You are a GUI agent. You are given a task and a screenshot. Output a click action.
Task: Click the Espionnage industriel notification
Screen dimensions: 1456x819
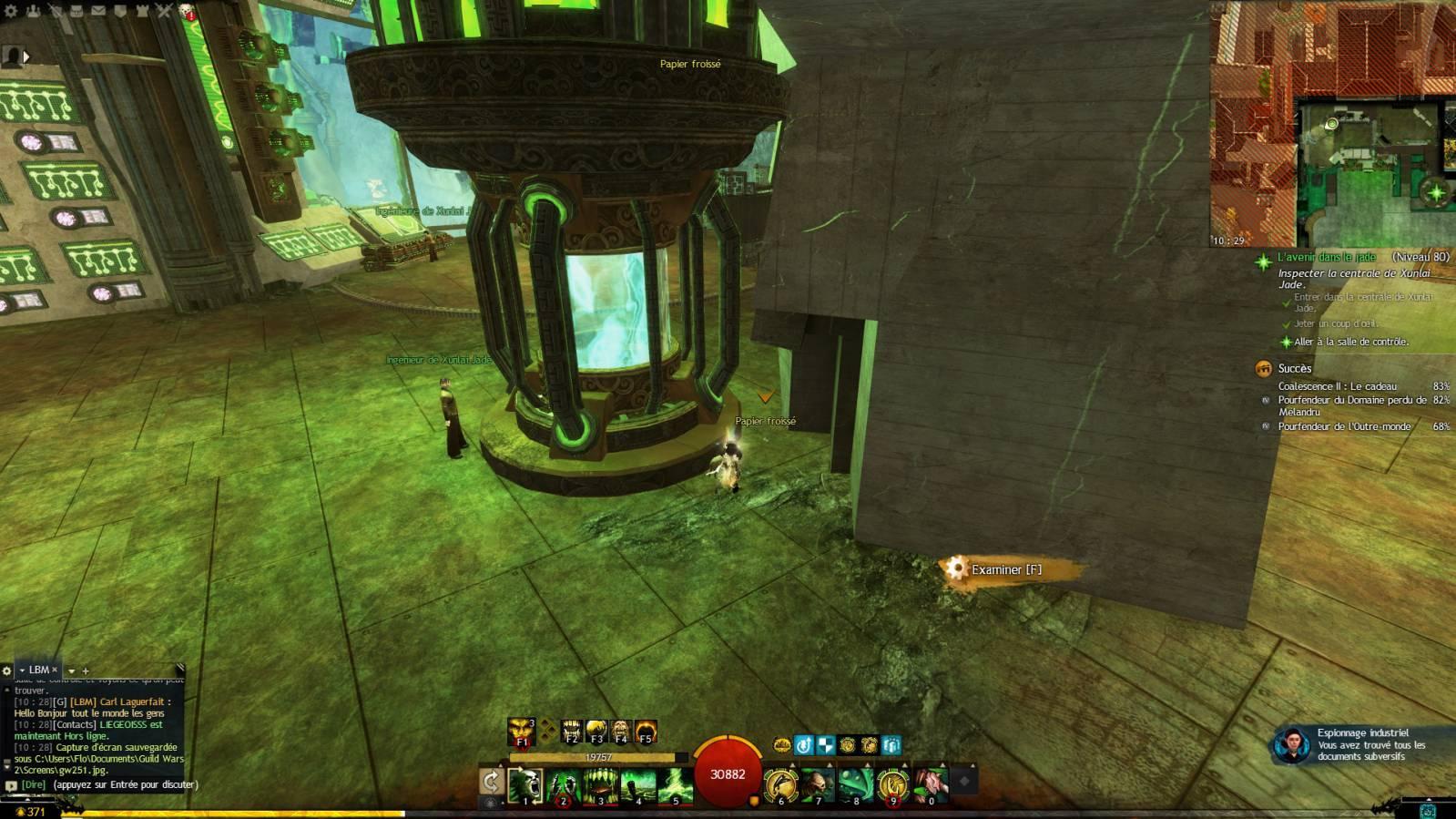click(1361, 744)
